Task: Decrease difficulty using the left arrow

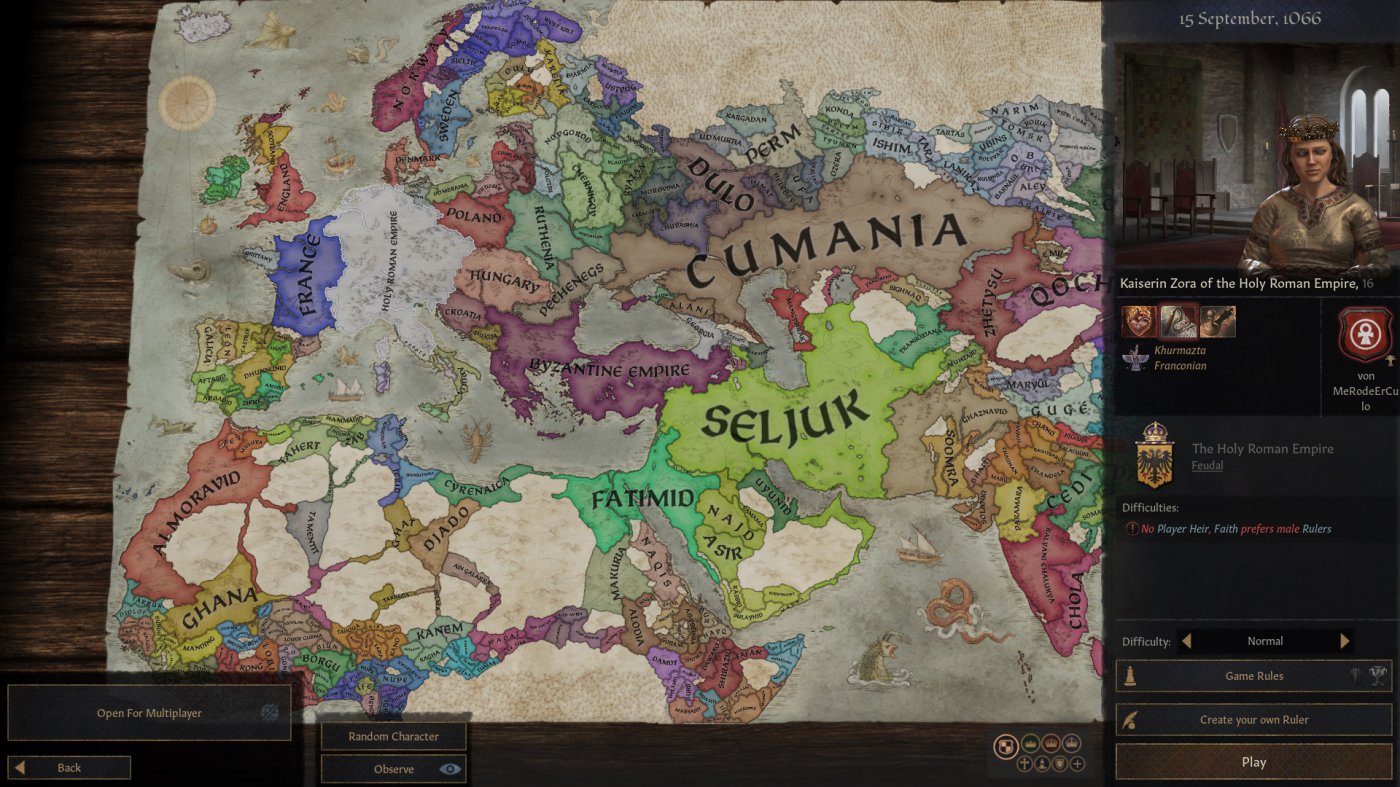Action: coord(1186,641)
